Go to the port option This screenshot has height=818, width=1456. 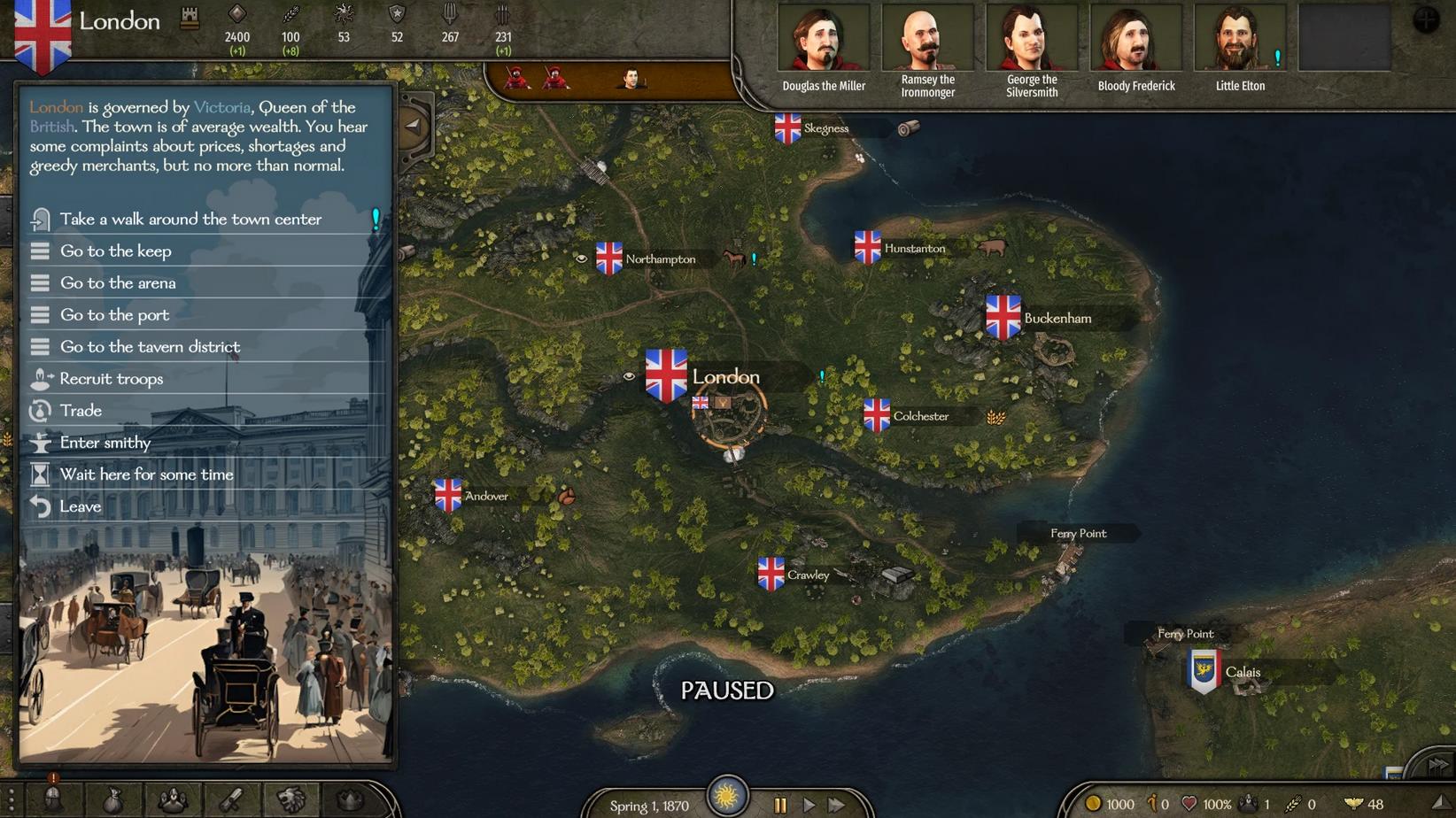pyautogui.click(x=114, y=315)
